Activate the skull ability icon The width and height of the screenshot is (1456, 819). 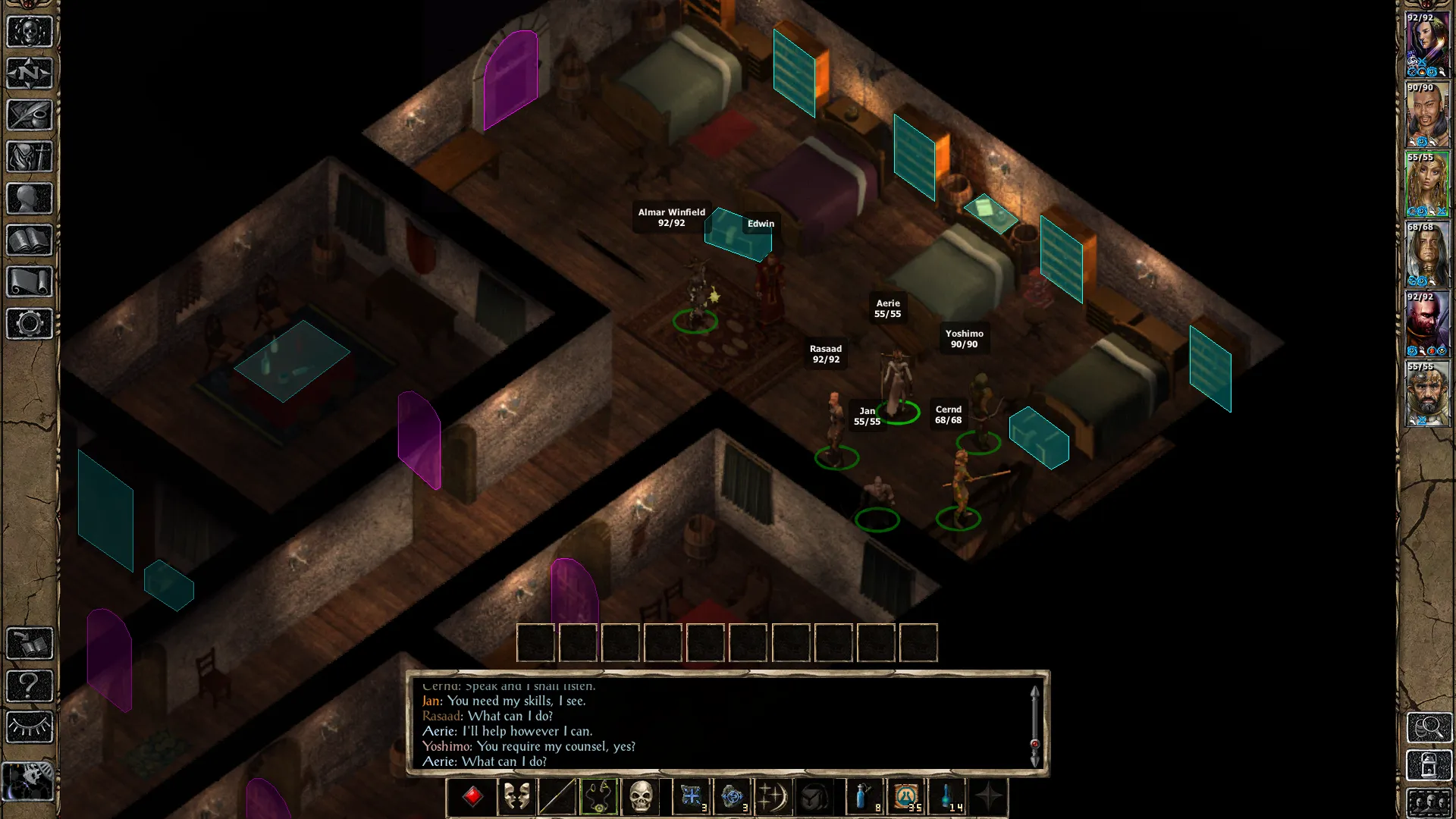[x=641, y=796]
